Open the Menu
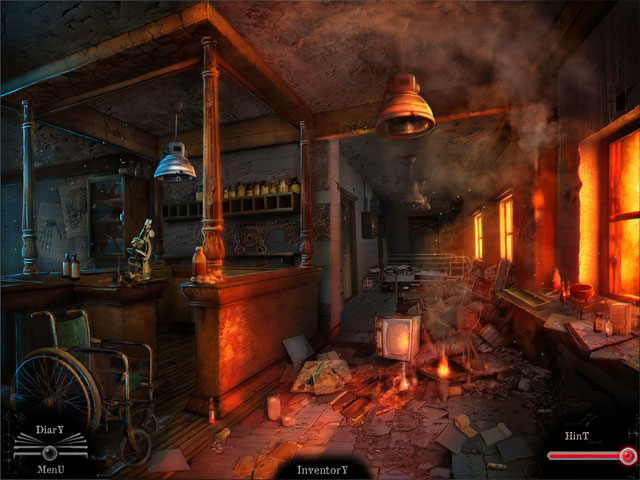This screenshot has height=480, width=640. [x=50, y=467]
